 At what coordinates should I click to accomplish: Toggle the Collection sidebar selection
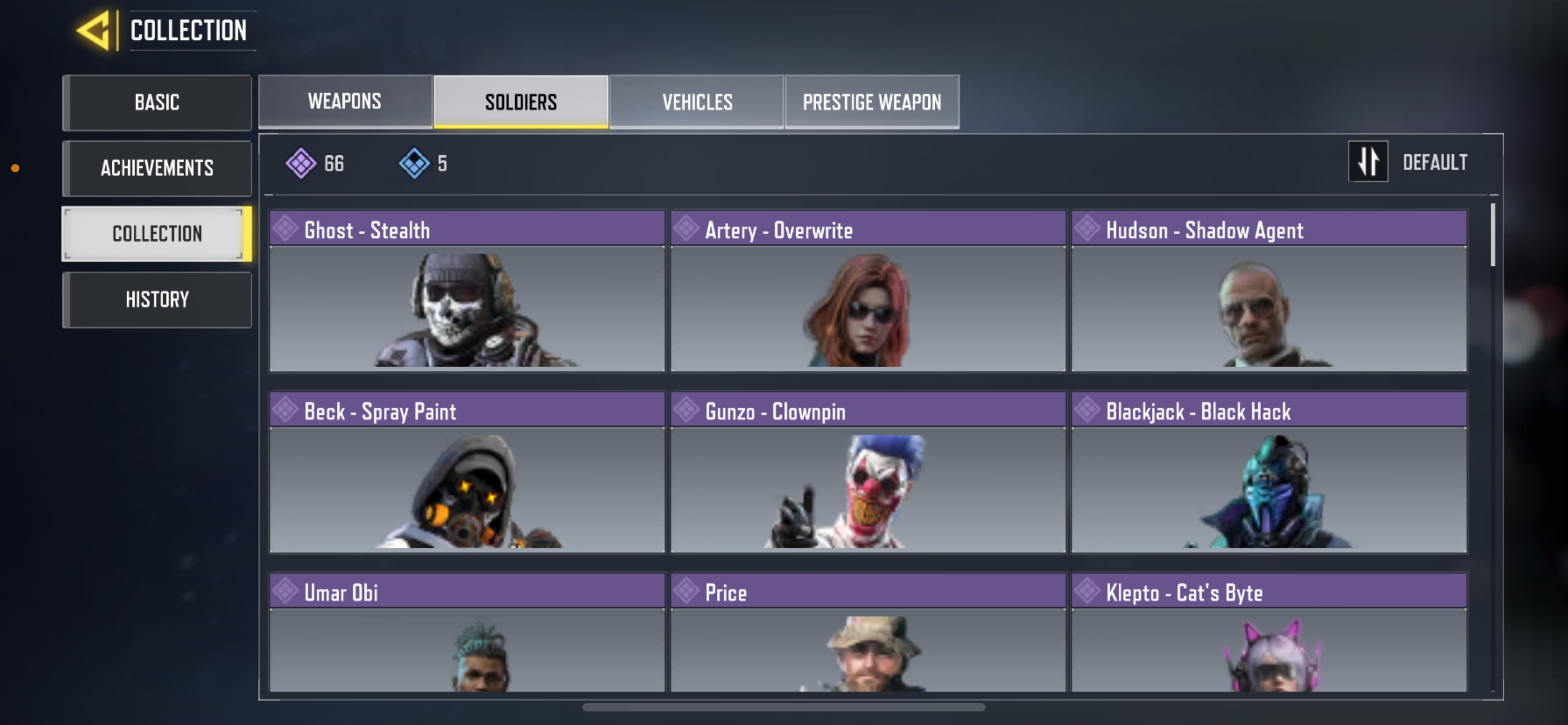pyautogui.click(x=156, y=234)
